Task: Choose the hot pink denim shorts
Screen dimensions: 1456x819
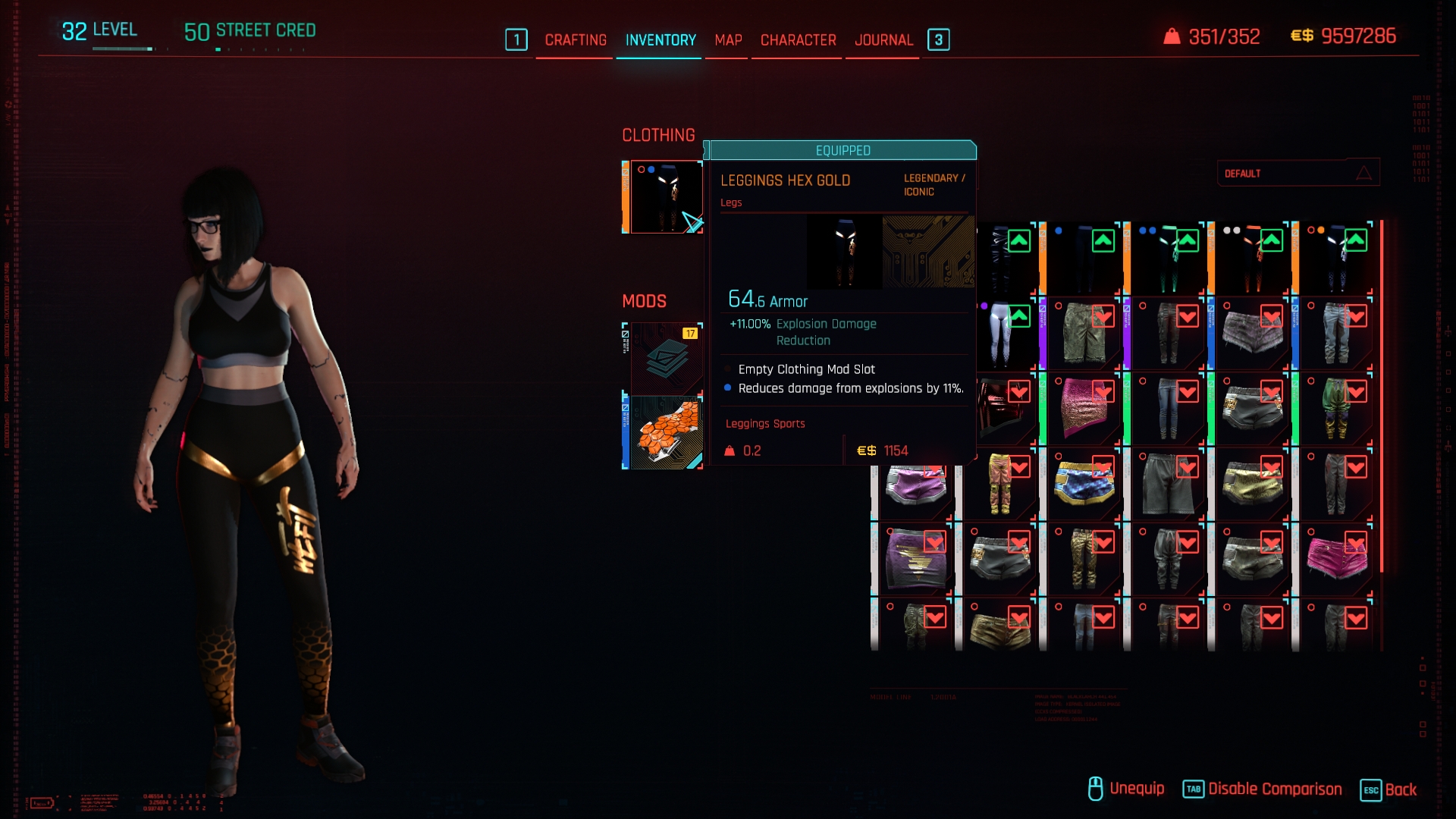Action: point(1335,558)
